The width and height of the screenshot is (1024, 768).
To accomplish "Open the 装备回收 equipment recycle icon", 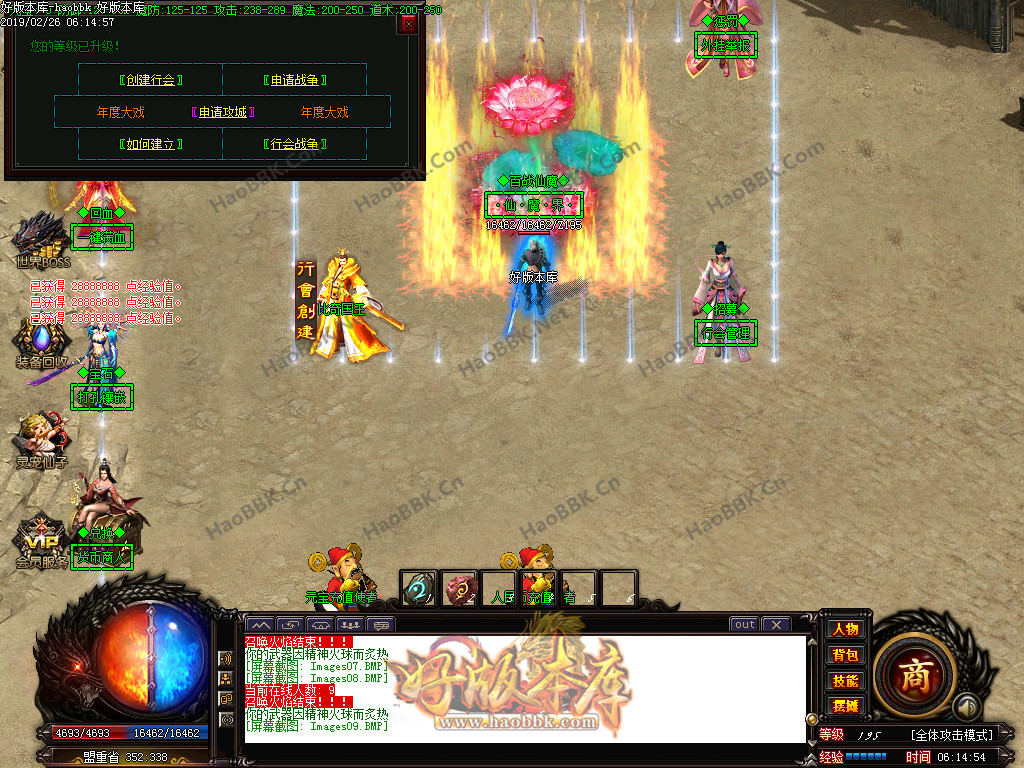I will [41, 340].
